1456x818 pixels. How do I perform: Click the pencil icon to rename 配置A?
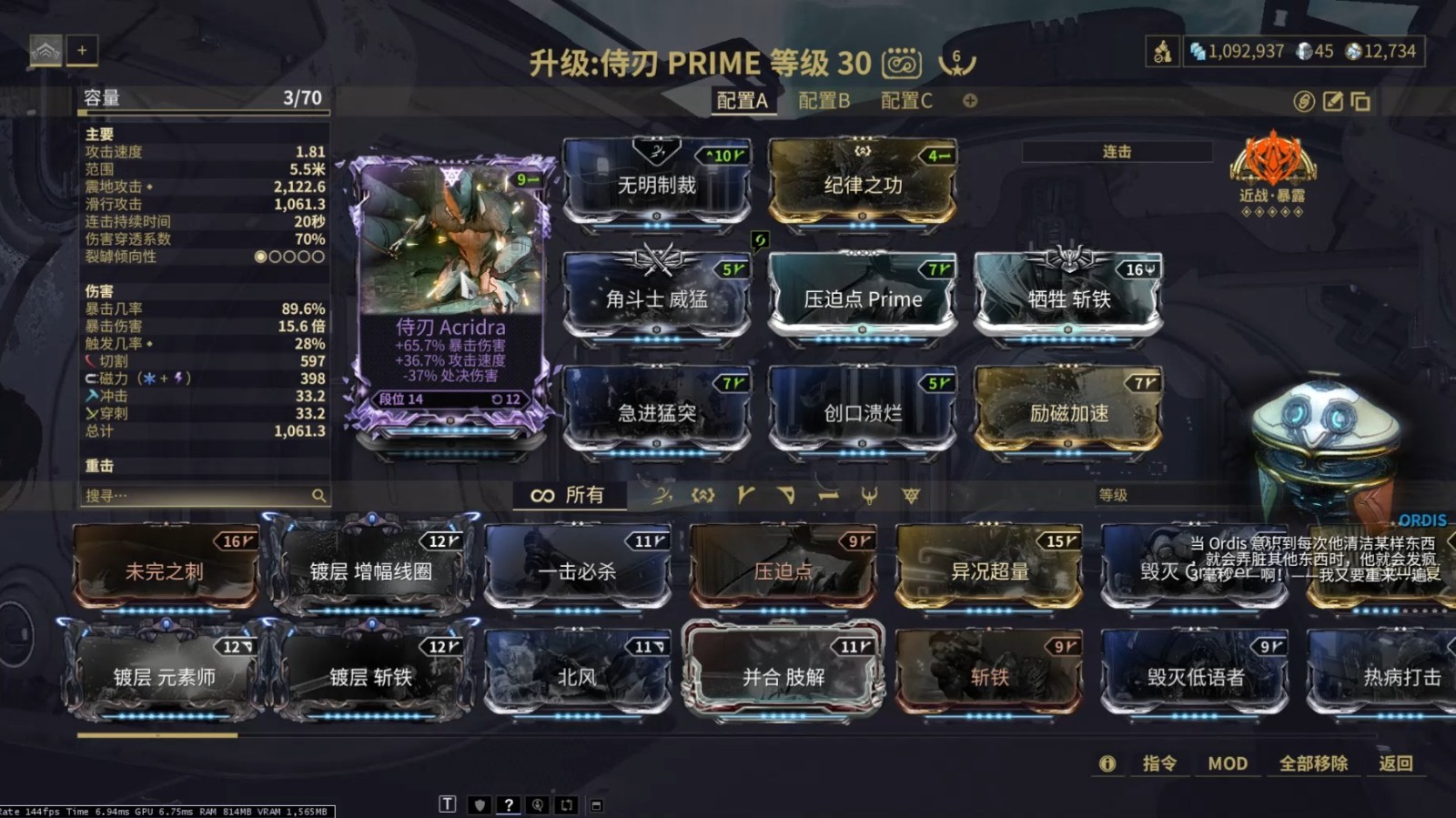point(1331,103)
